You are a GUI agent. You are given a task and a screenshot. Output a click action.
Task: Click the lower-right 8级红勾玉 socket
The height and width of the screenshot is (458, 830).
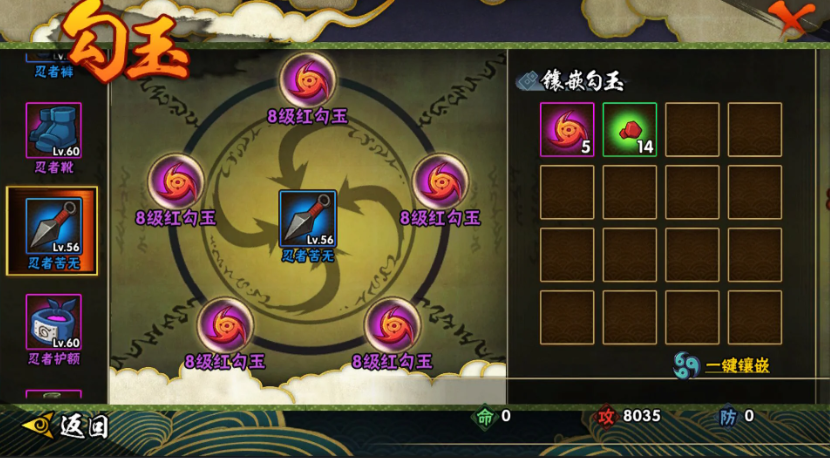(x=392, y=326)
